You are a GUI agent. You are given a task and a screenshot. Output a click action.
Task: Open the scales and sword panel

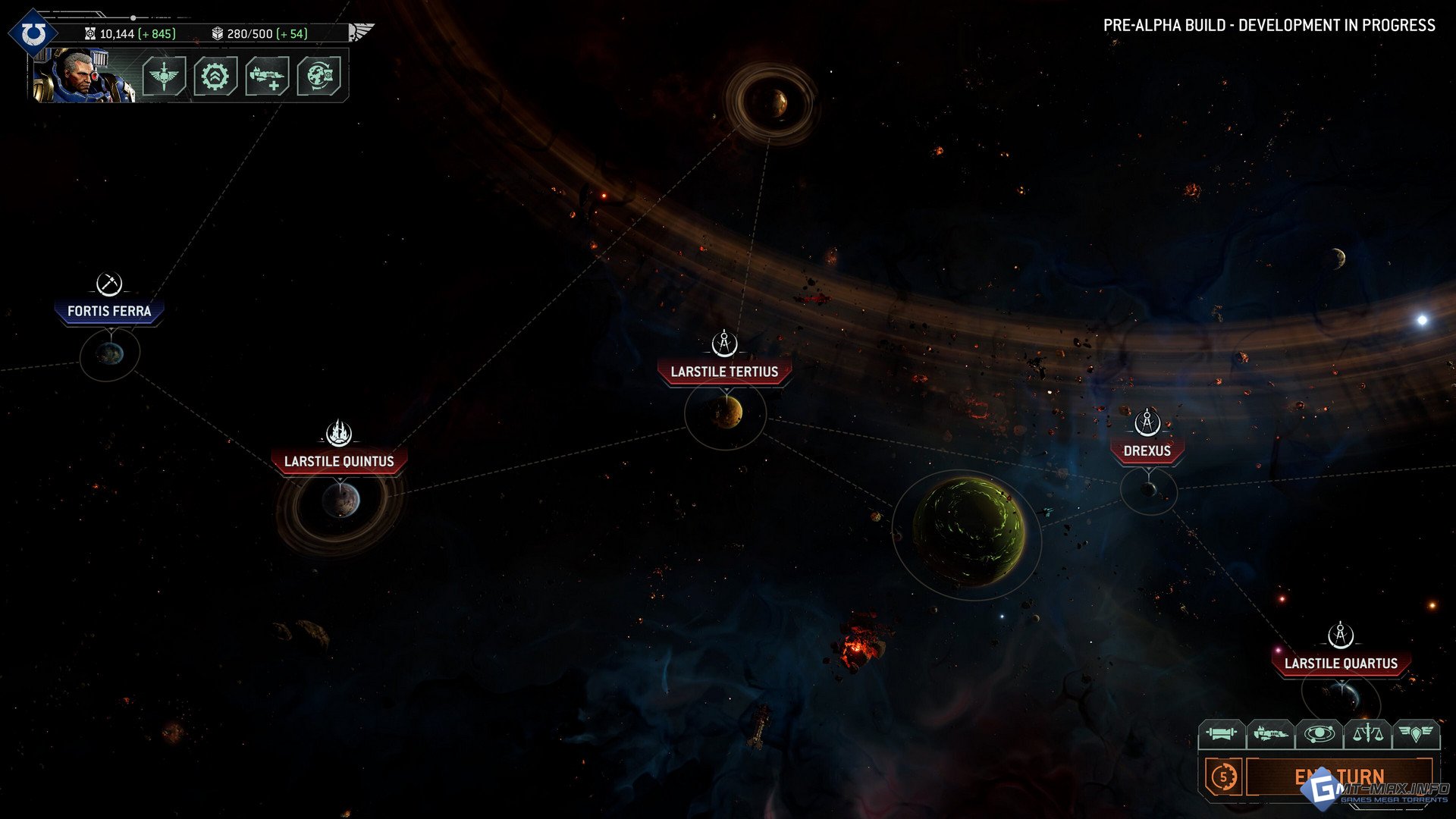(1367, 733)
